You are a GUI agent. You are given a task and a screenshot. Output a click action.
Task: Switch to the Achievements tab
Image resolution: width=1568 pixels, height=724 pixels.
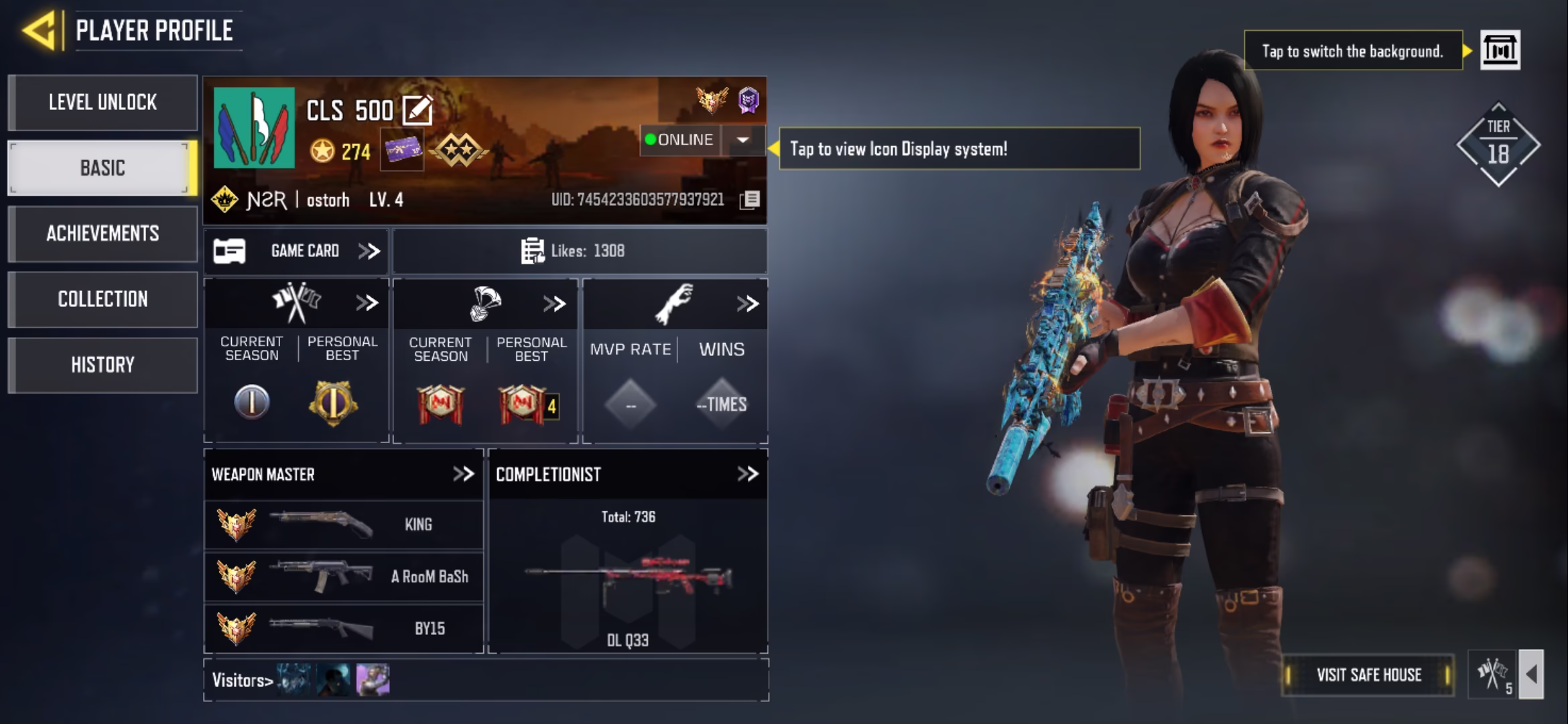(x=103, y=233)
